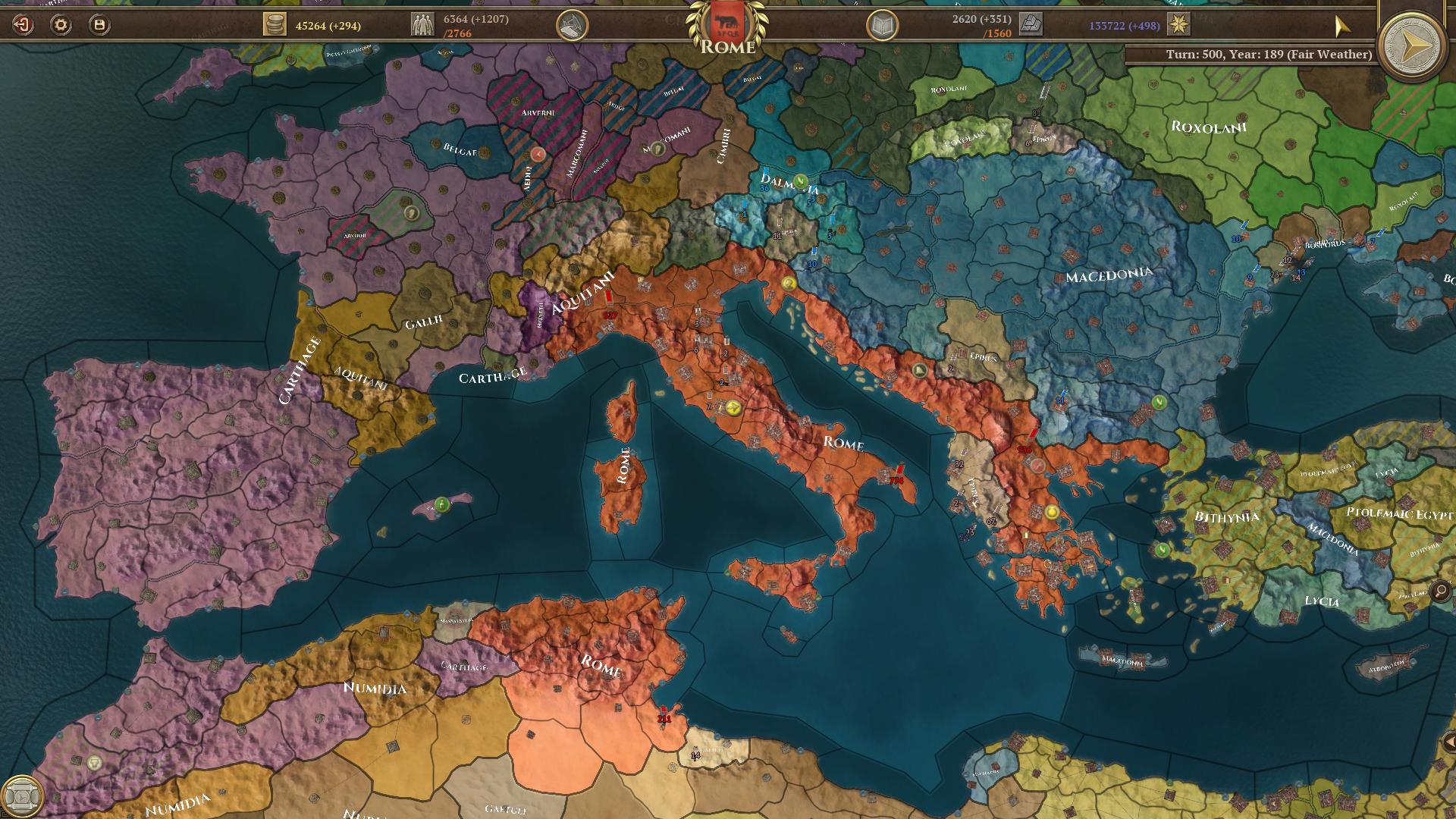Open the round open-book button
The width and height of the screenshot is (1456, 819).
pos(882,27)
